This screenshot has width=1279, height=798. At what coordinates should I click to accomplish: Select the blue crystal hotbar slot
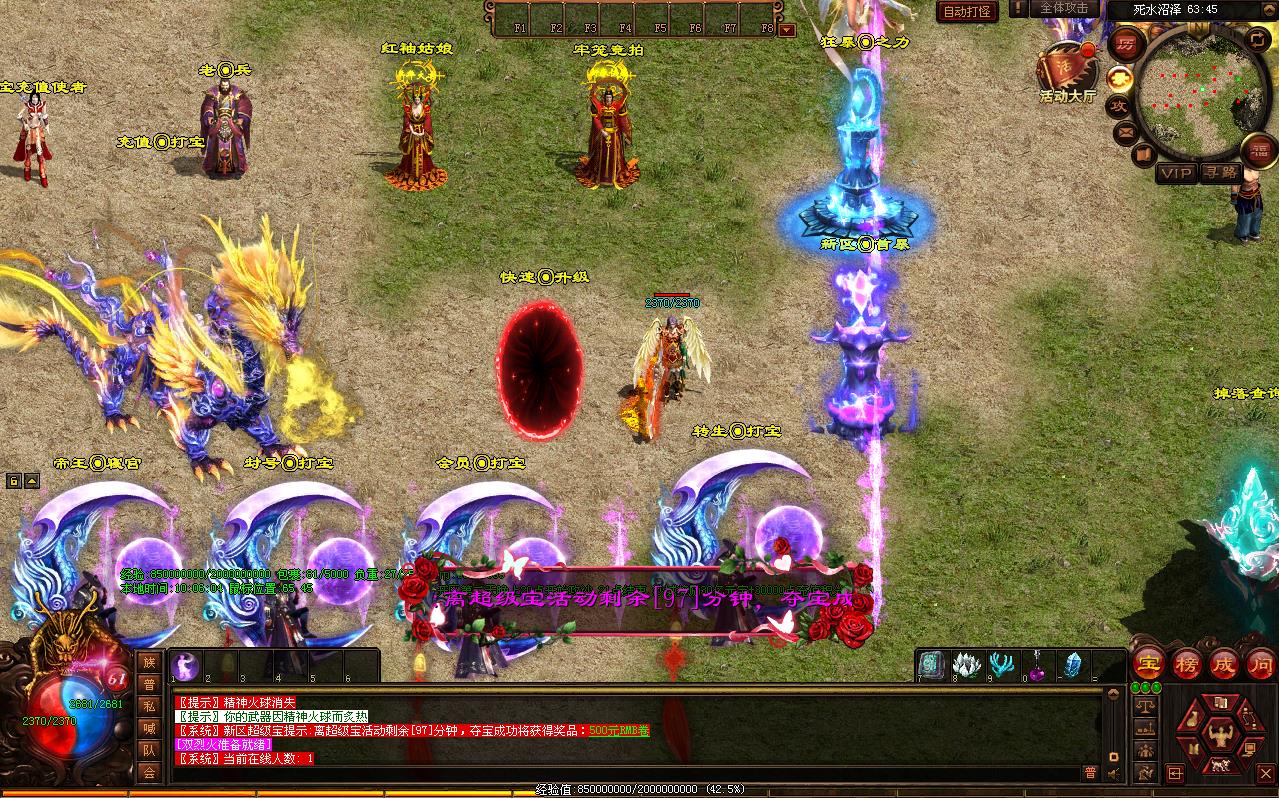1072,666
